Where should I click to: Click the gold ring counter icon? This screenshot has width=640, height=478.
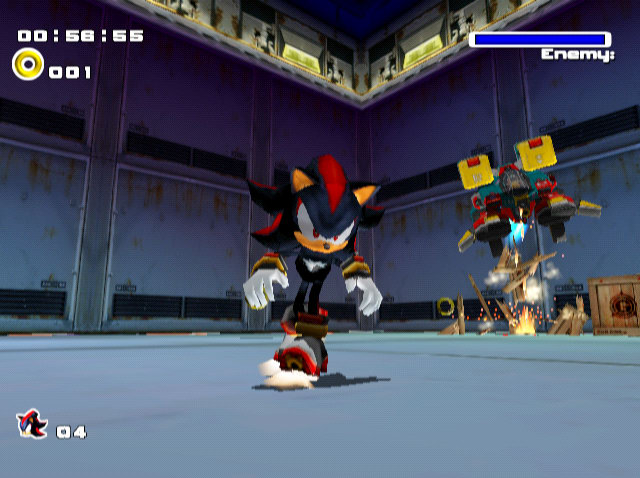[27, 65]
